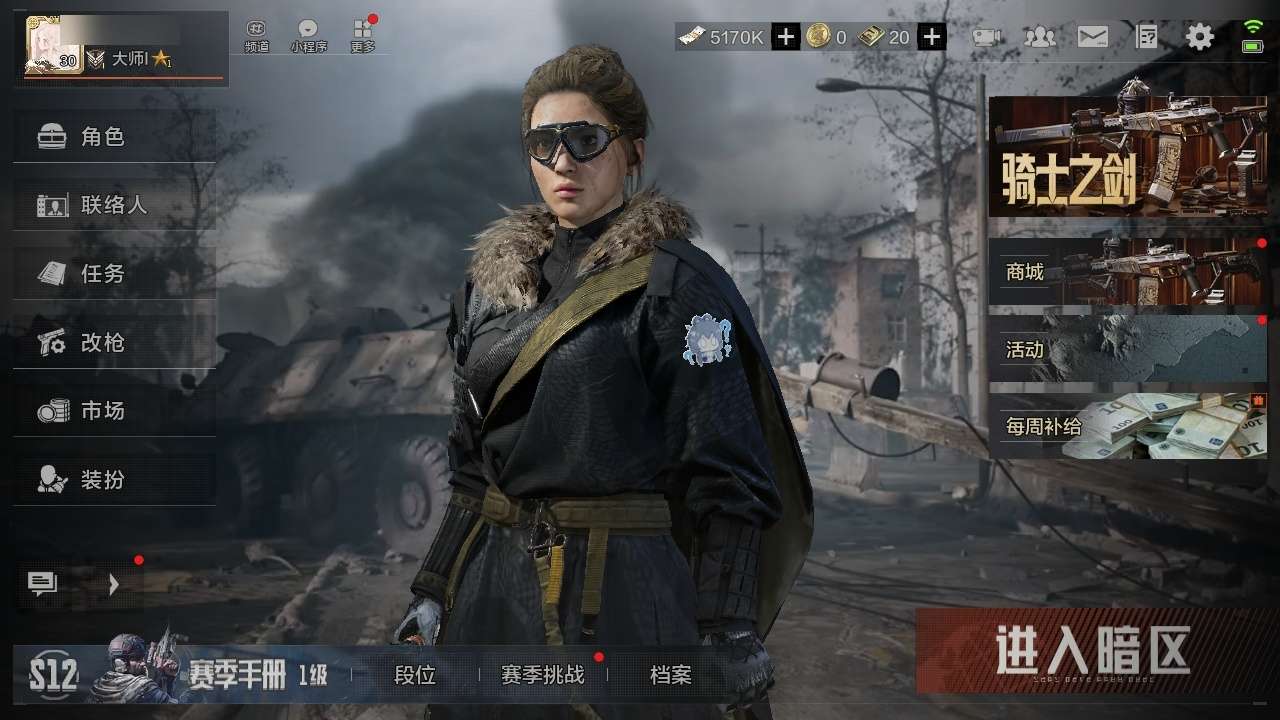This screenshot has height=720, width=1280.
Task: Open the 赛季手册 season pass
Action: 240,675
